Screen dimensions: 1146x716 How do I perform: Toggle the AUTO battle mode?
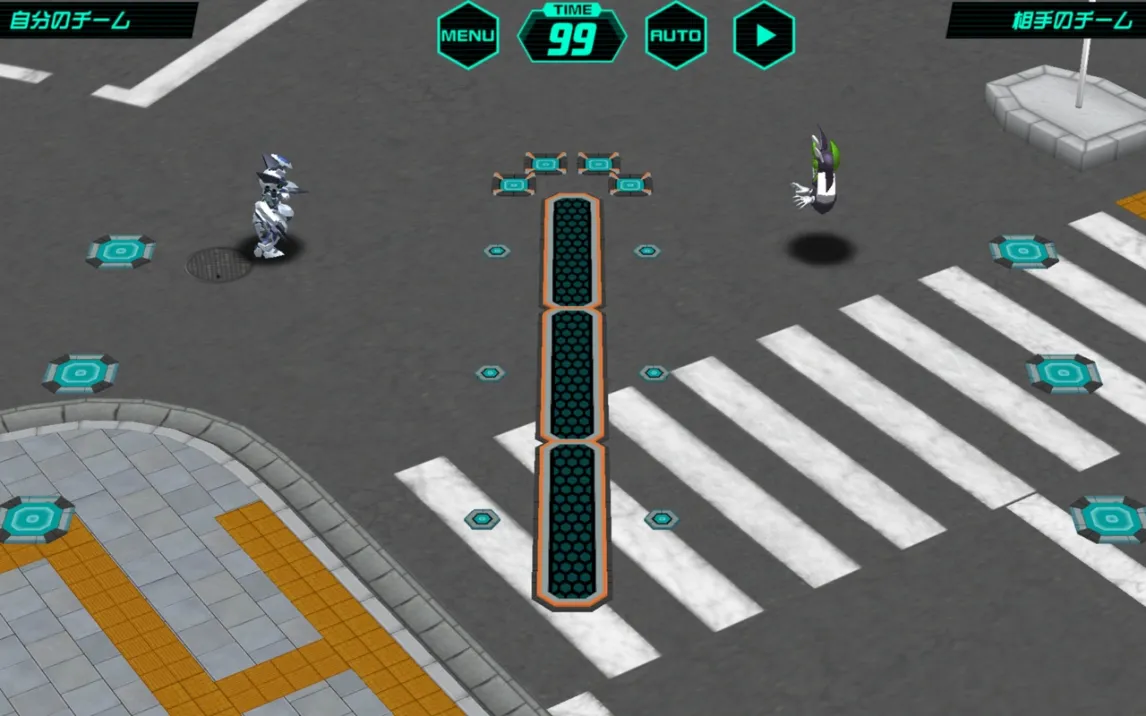pyautogui.click(x=676, y=35)
